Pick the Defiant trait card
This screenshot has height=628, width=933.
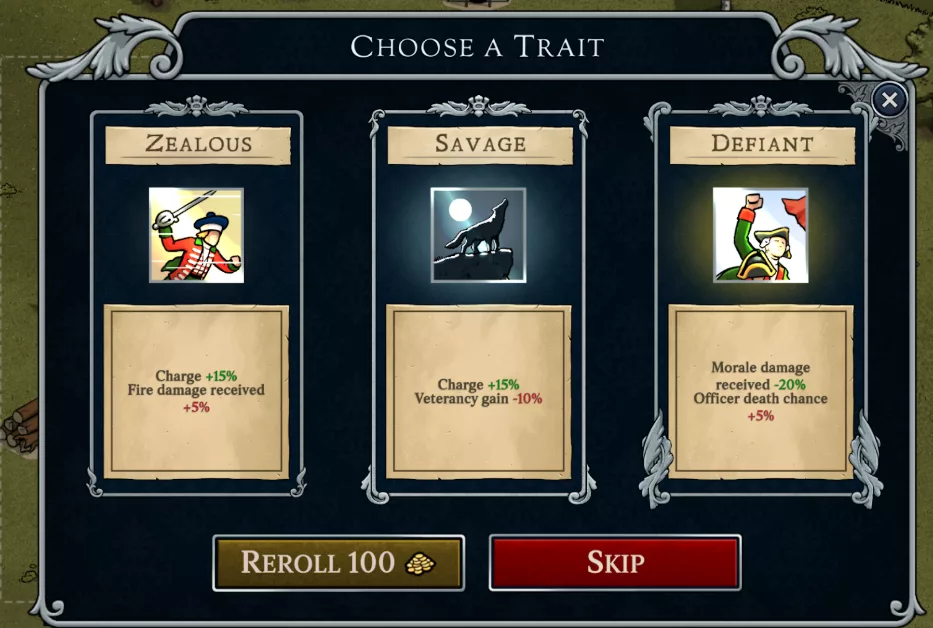(x=761, y=300)
